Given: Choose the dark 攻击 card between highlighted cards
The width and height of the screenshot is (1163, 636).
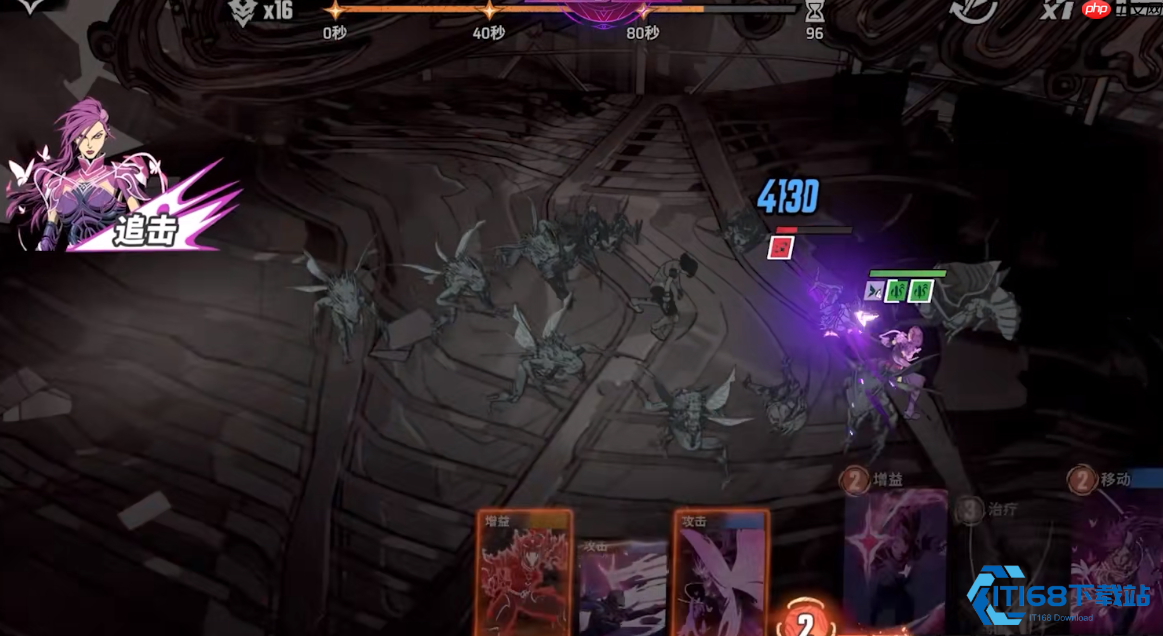Looking at the screenshot, I should pyautogui.click(x=622, y=585).
